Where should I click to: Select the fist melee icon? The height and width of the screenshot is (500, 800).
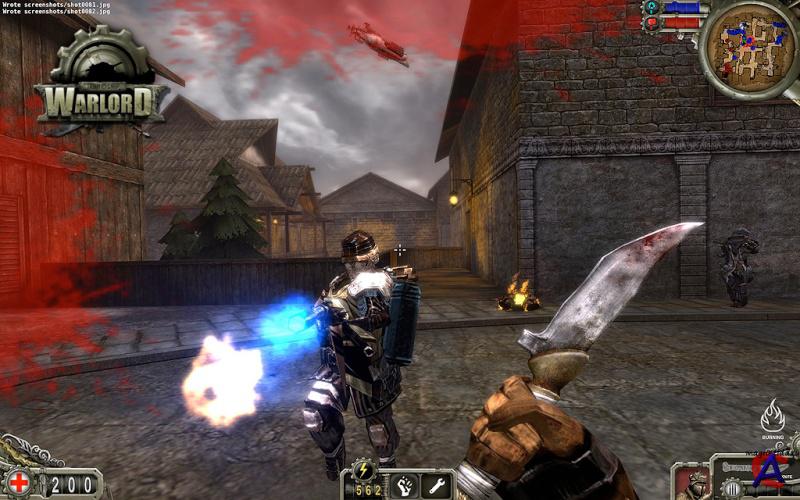[x=402, y=485]
